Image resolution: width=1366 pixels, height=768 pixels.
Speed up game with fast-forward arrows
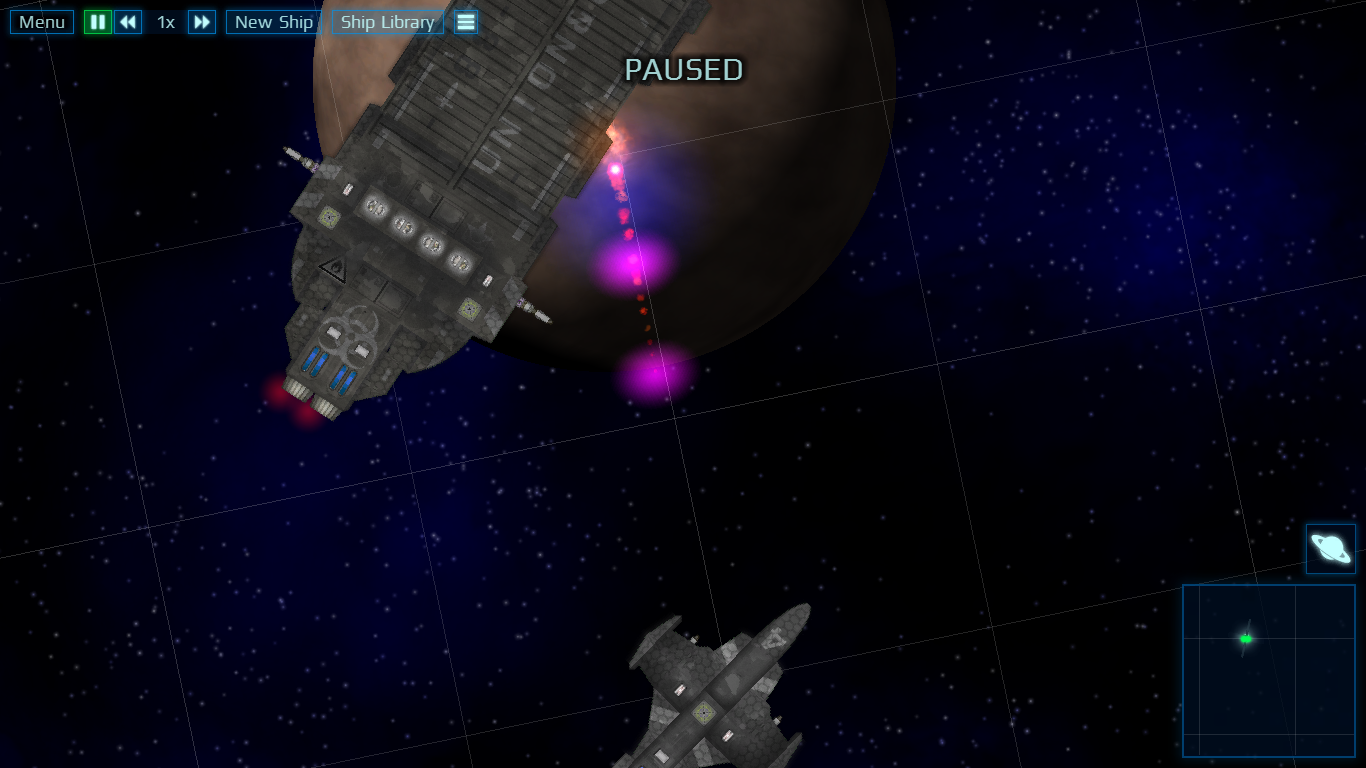click(x=202, y=22)
